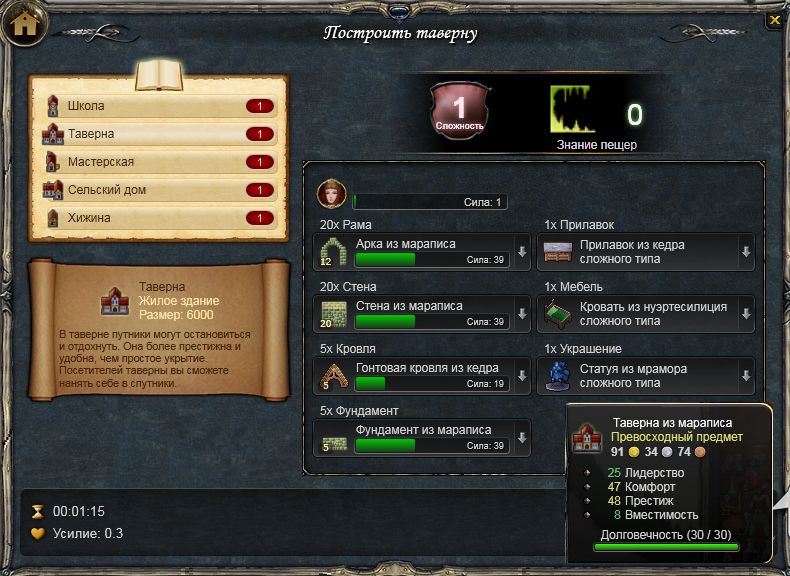Open the Прилавок из кедра counter dropdown
Viewport: 790px width, 576px height.
point(745,252)
